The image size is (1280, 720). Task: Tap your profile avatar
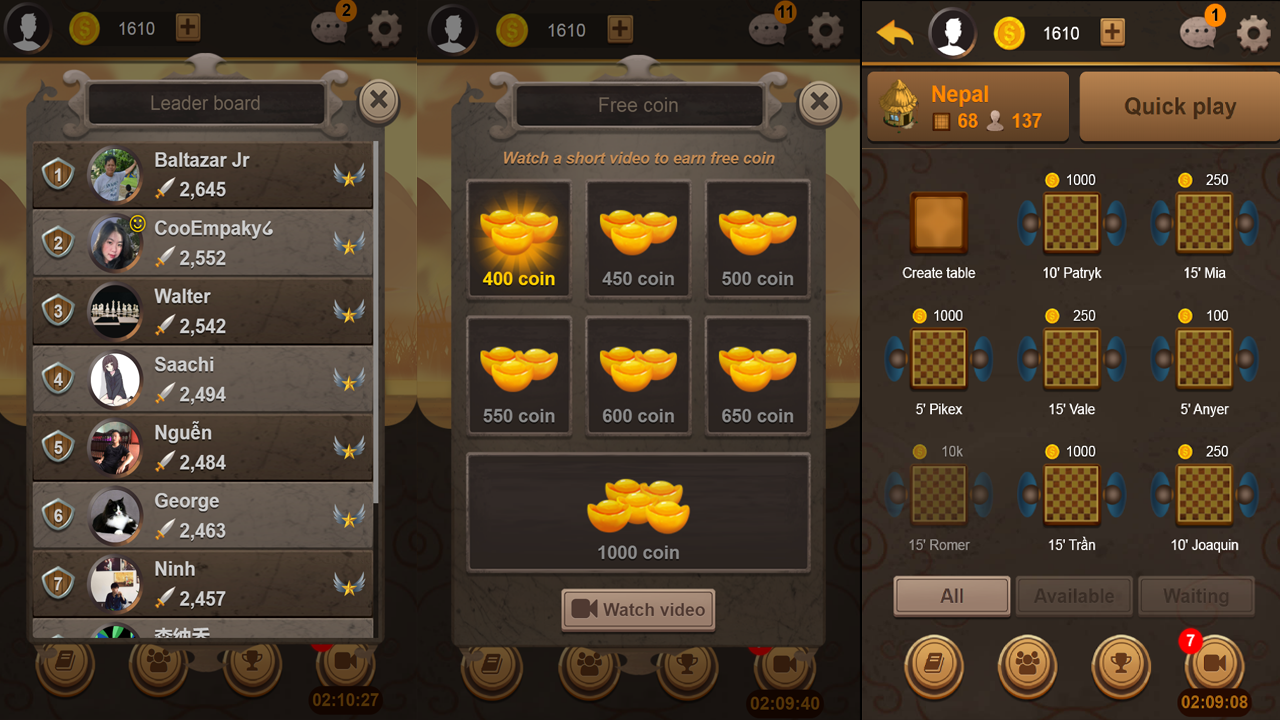952,32
